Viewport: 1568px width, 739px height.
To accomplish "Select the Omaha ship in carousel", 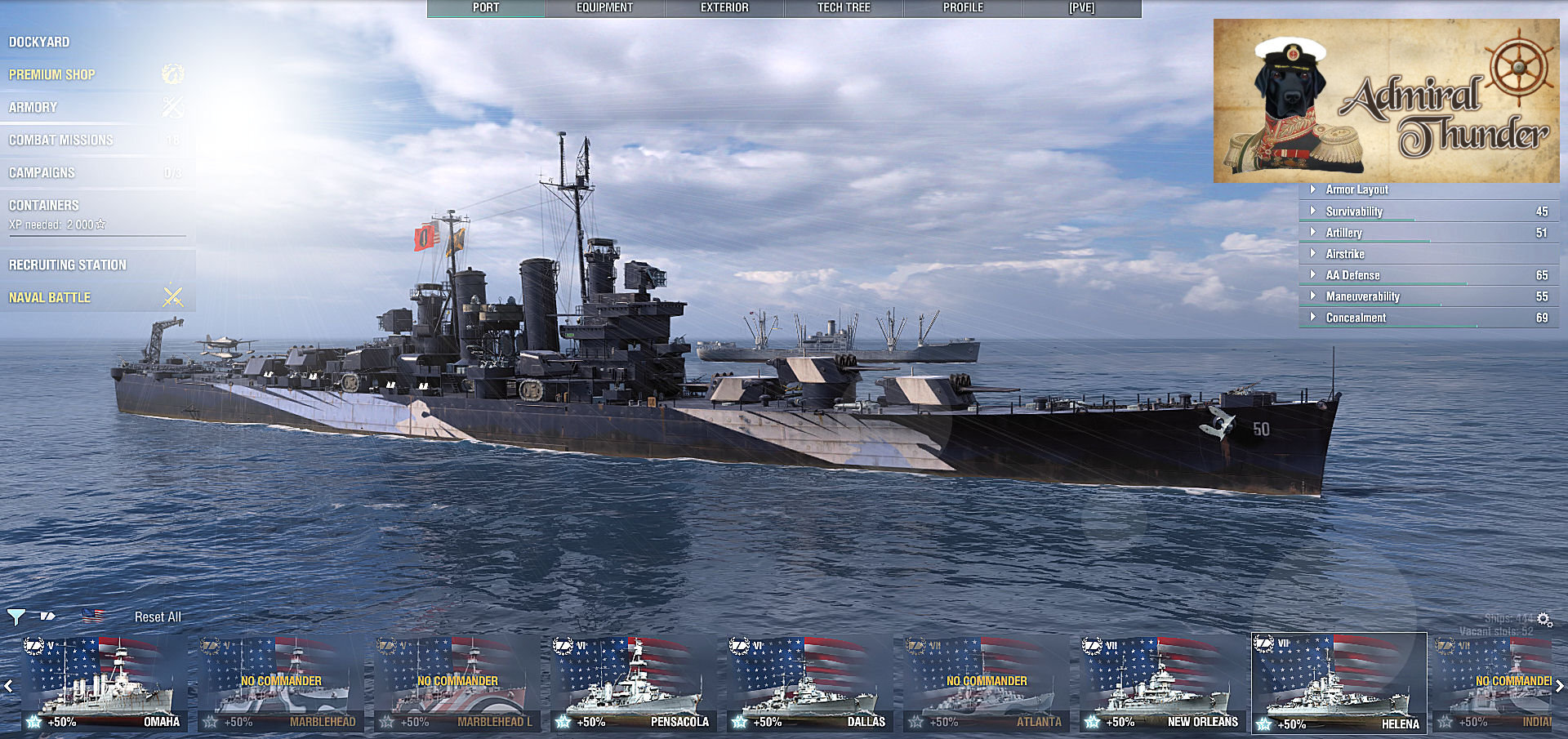I will tap(105, 684).
